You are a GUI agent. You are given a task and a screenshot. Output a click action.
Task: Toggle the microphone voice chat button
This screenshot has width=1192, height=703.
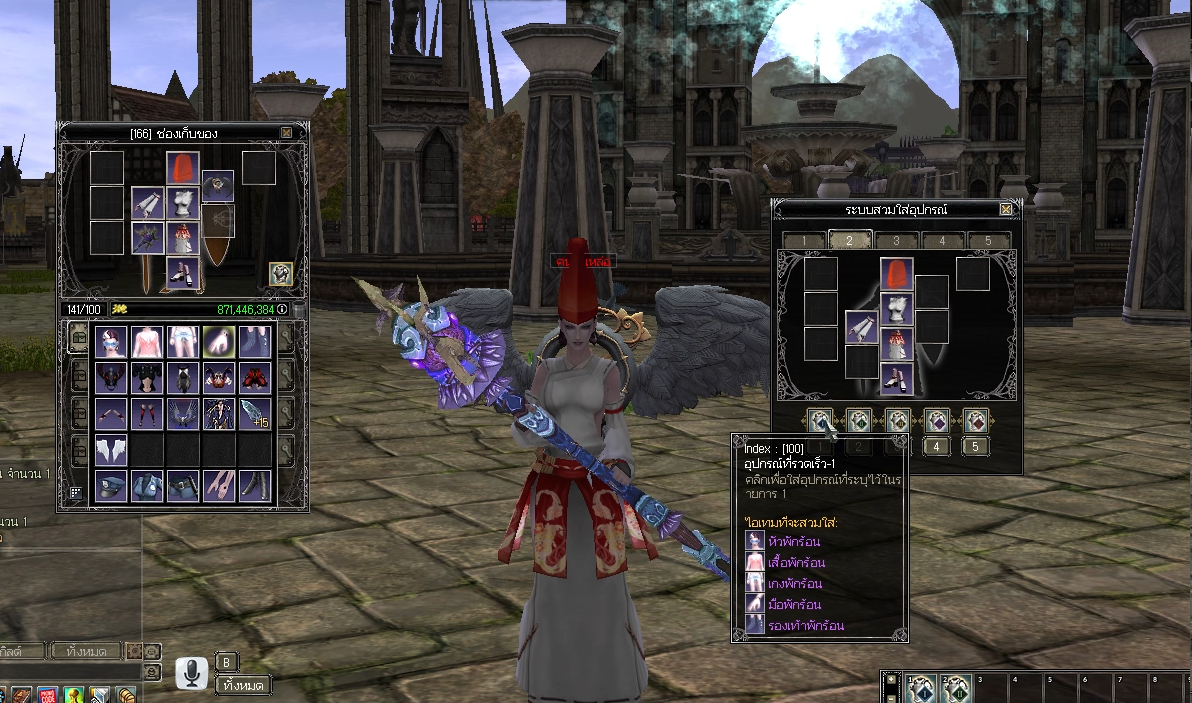click(190, 673)
